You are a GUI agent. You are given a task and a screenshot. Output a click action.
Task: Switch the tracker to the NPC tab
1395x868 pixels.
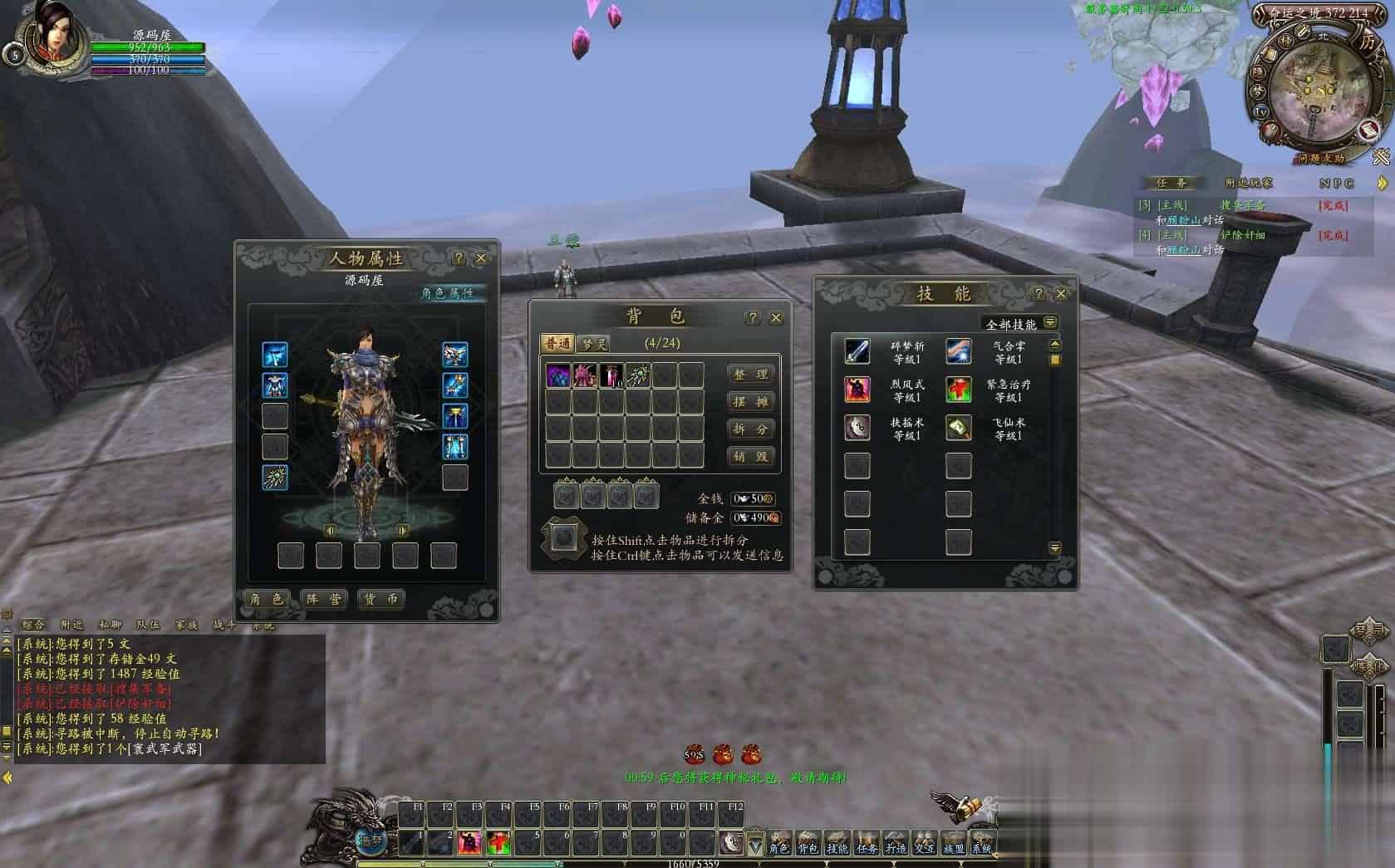(x=1336, y=183)
